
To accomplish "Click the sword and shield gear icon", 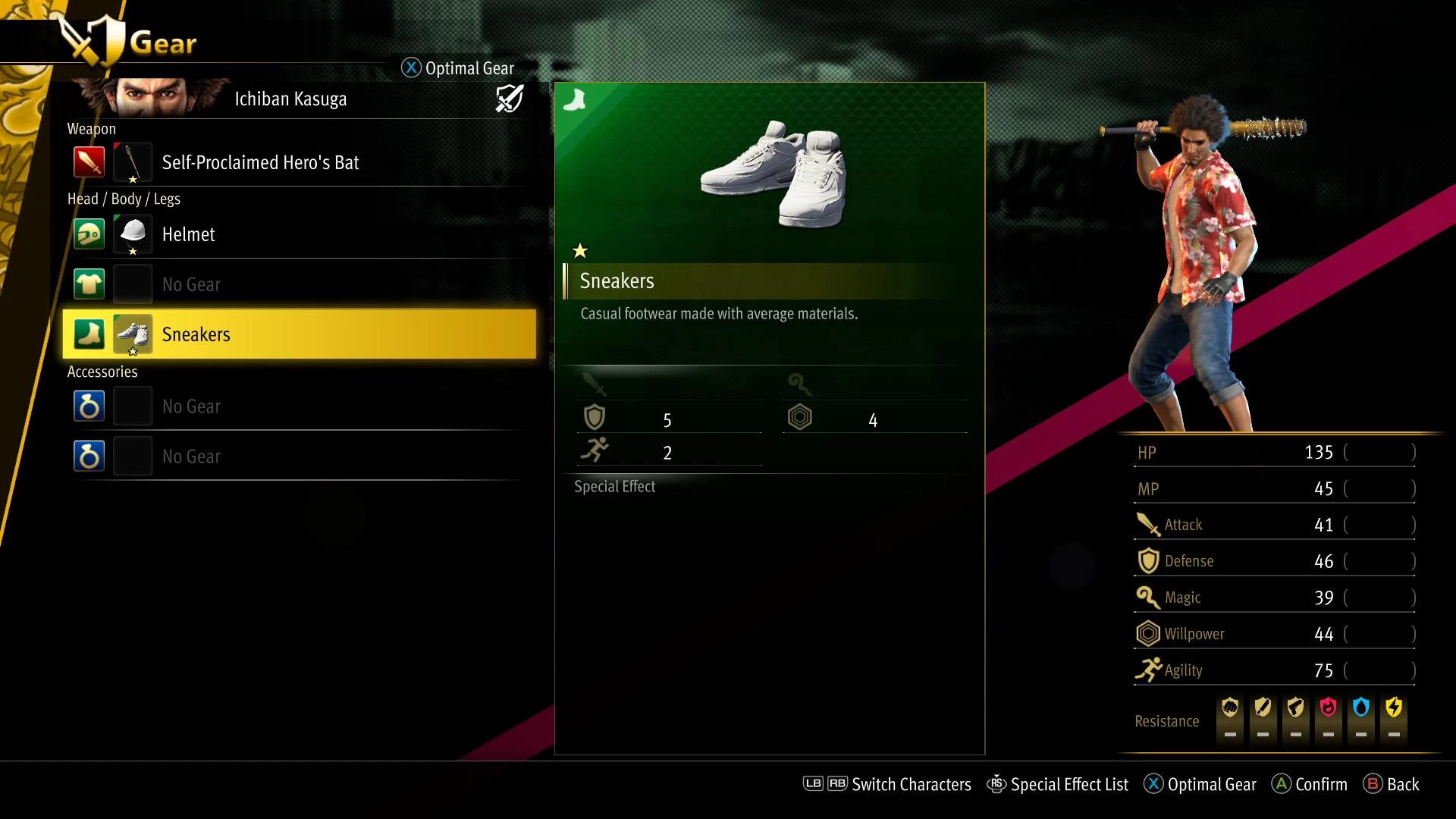I will (x=509, y=99).
